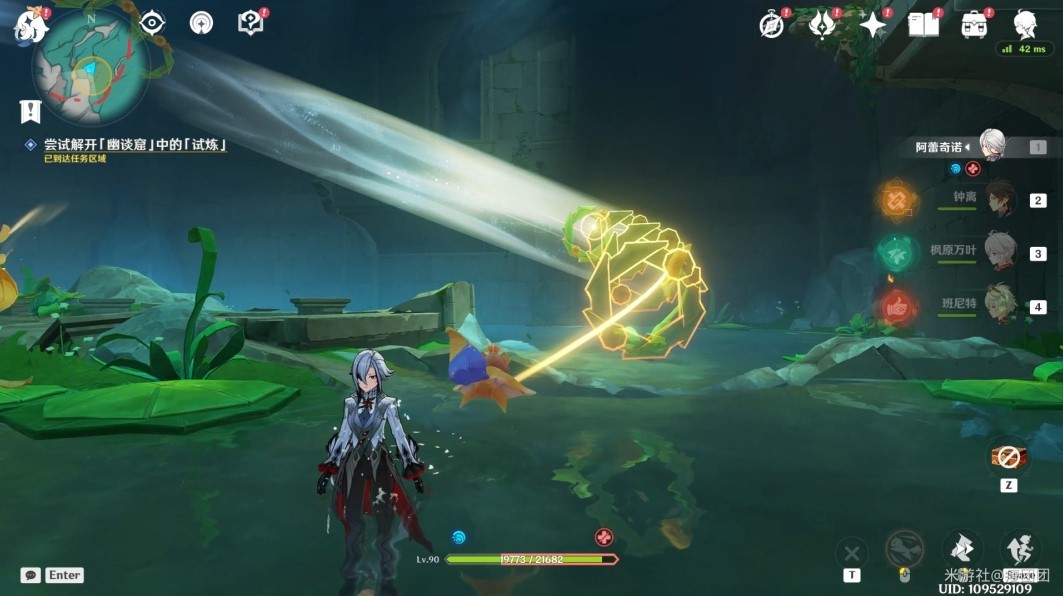Open the winged events icon
The image size is (1063, 596).
[822, 25]
